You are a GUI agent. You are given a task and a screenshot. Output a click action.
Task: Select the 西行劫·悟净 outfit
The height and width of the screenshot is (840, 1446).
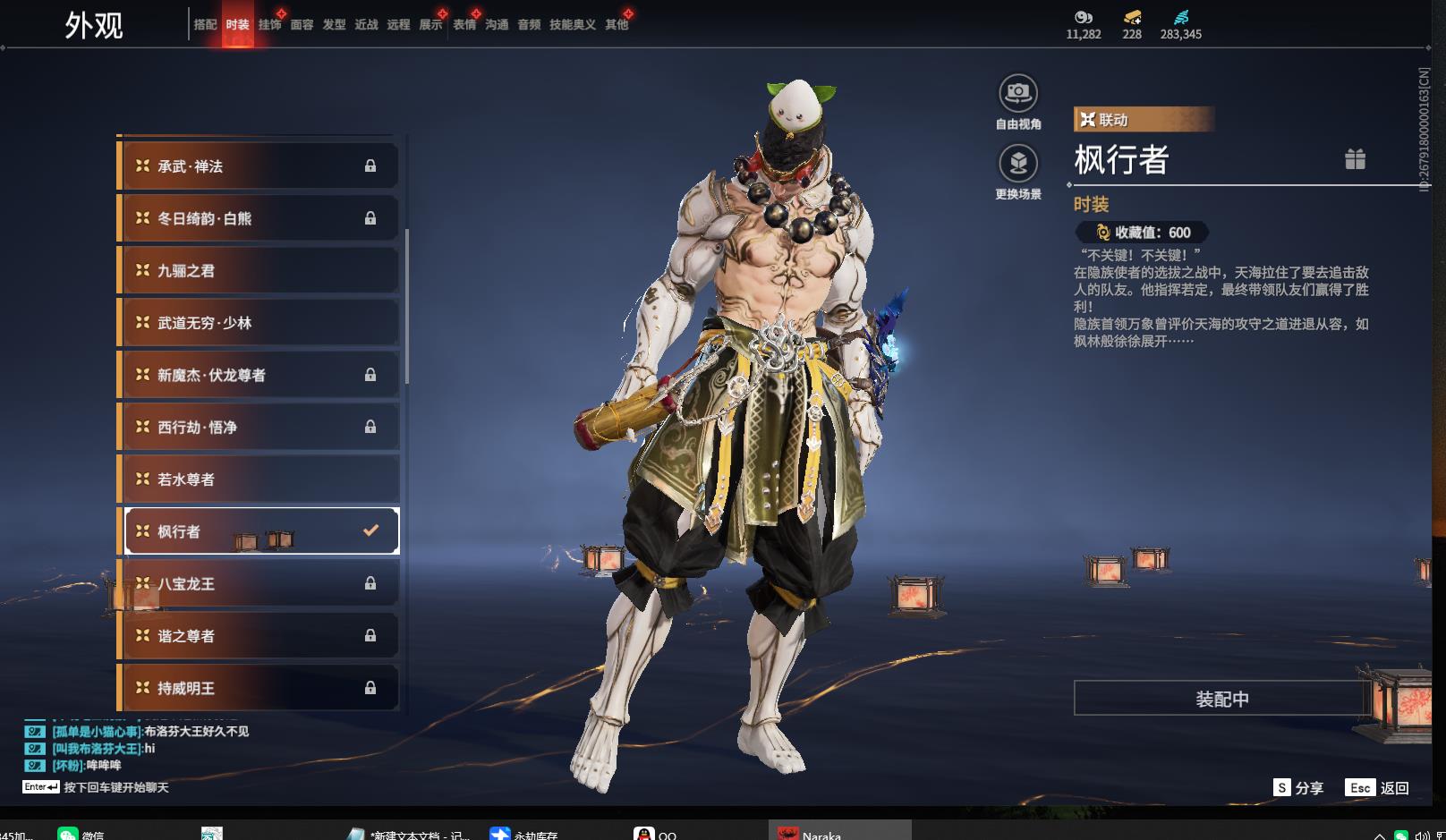pyautogui.click(x=259, y=428)
